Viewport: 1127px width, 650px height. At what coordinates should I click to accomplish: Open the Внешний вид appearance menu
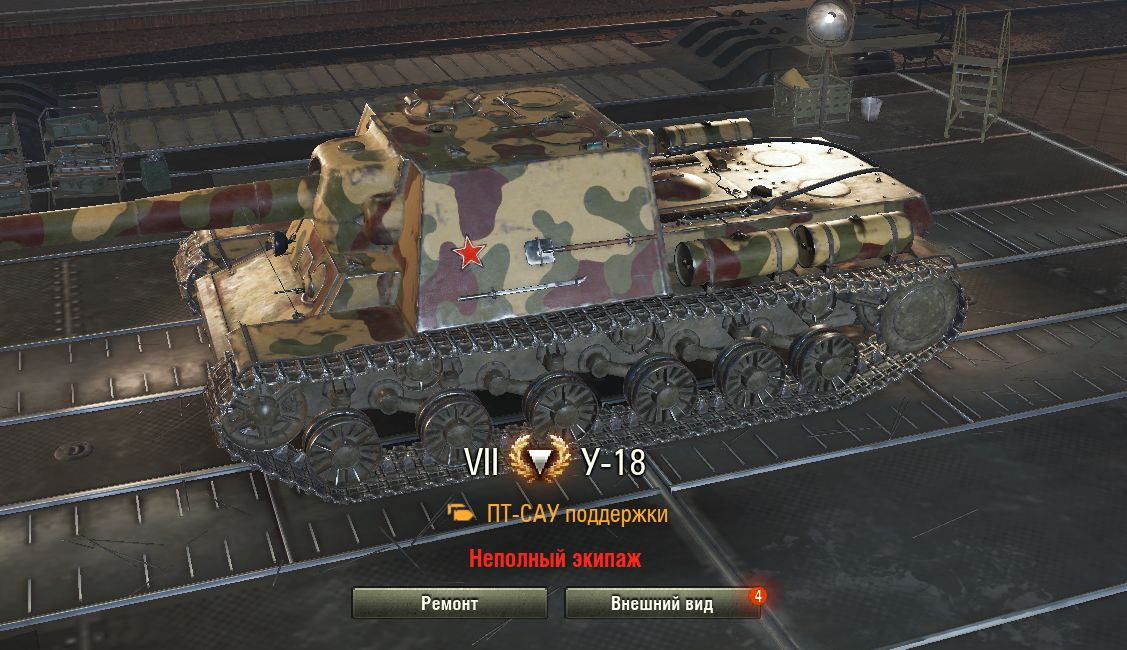click(662, 604)
